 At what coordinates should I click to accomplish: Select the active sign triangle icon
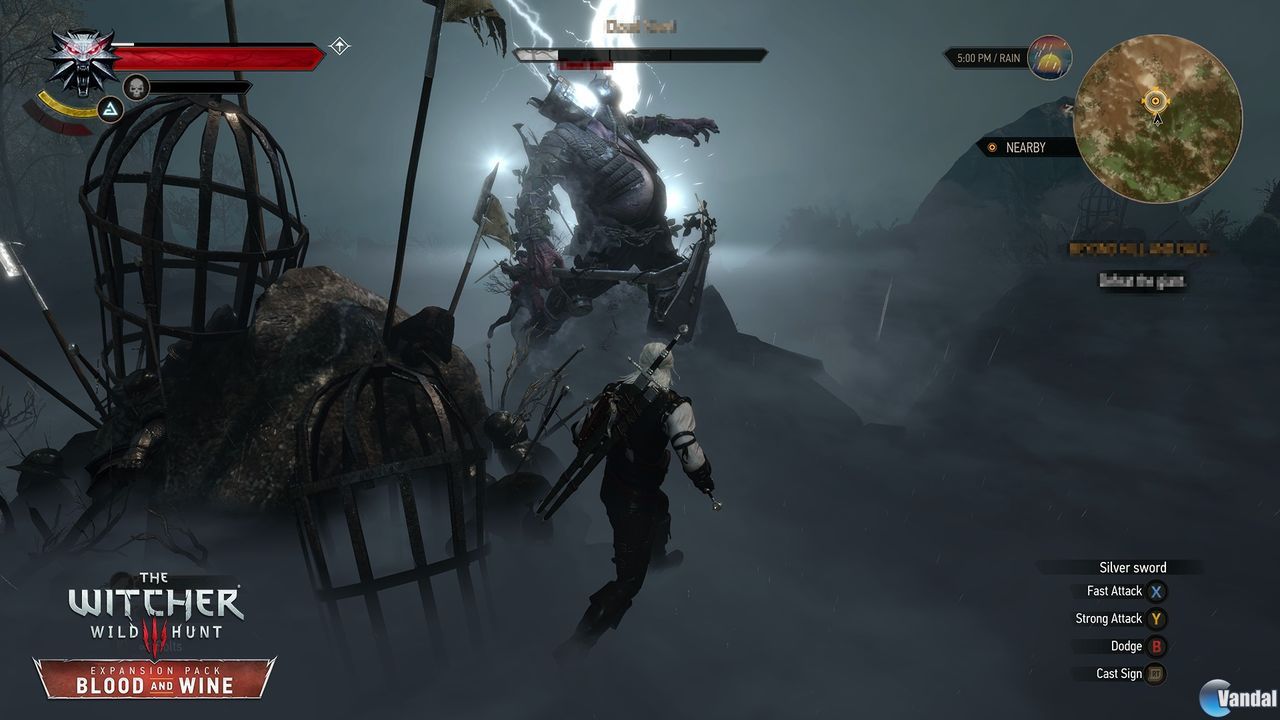[110, 108]
